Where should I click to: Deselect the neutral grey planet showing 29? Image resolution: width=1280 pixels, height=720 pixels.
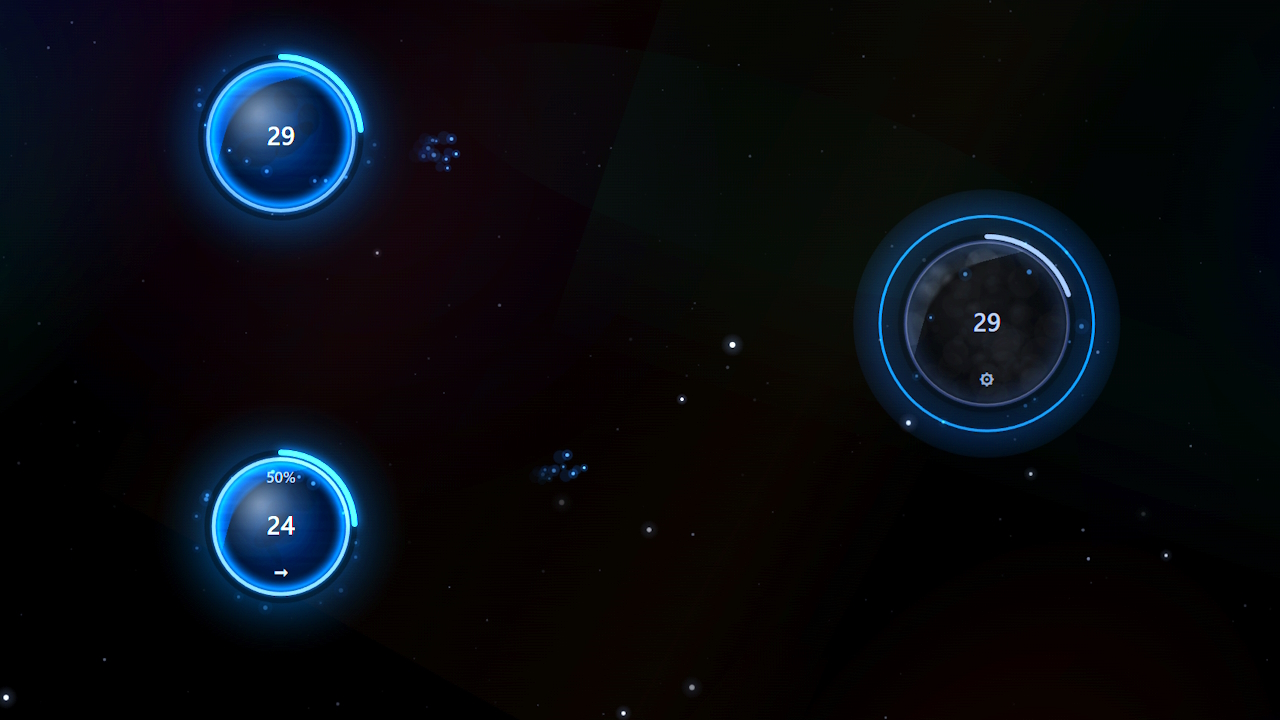(986, 322)
